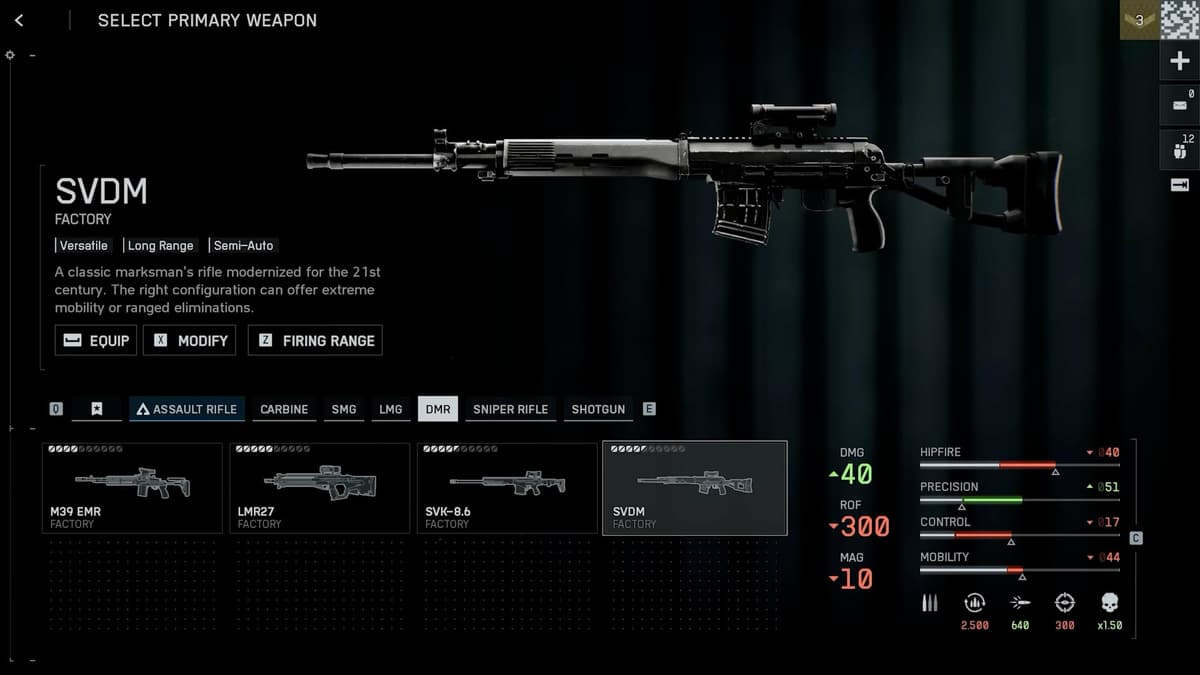
Task: Open the Modify weapon screen
Action: (189, 340)
